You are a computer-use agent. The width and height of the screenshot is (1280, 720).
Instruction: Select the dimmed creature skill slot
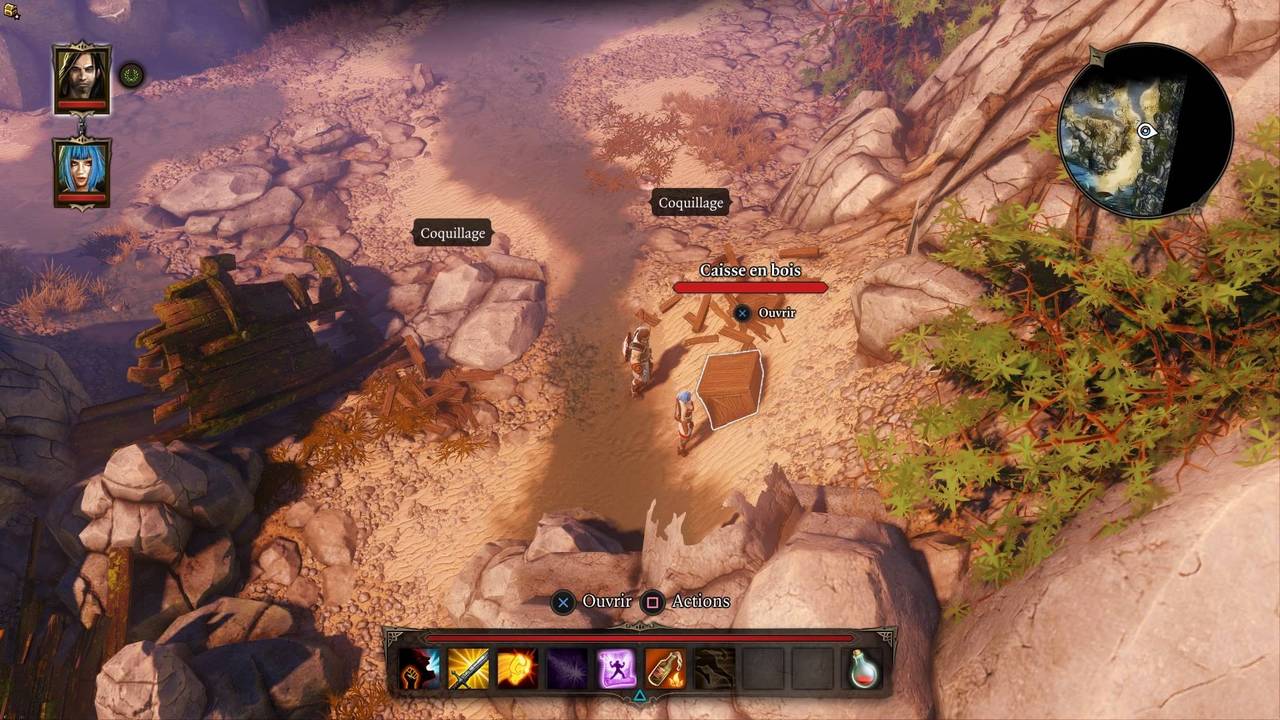coord(714,668)
